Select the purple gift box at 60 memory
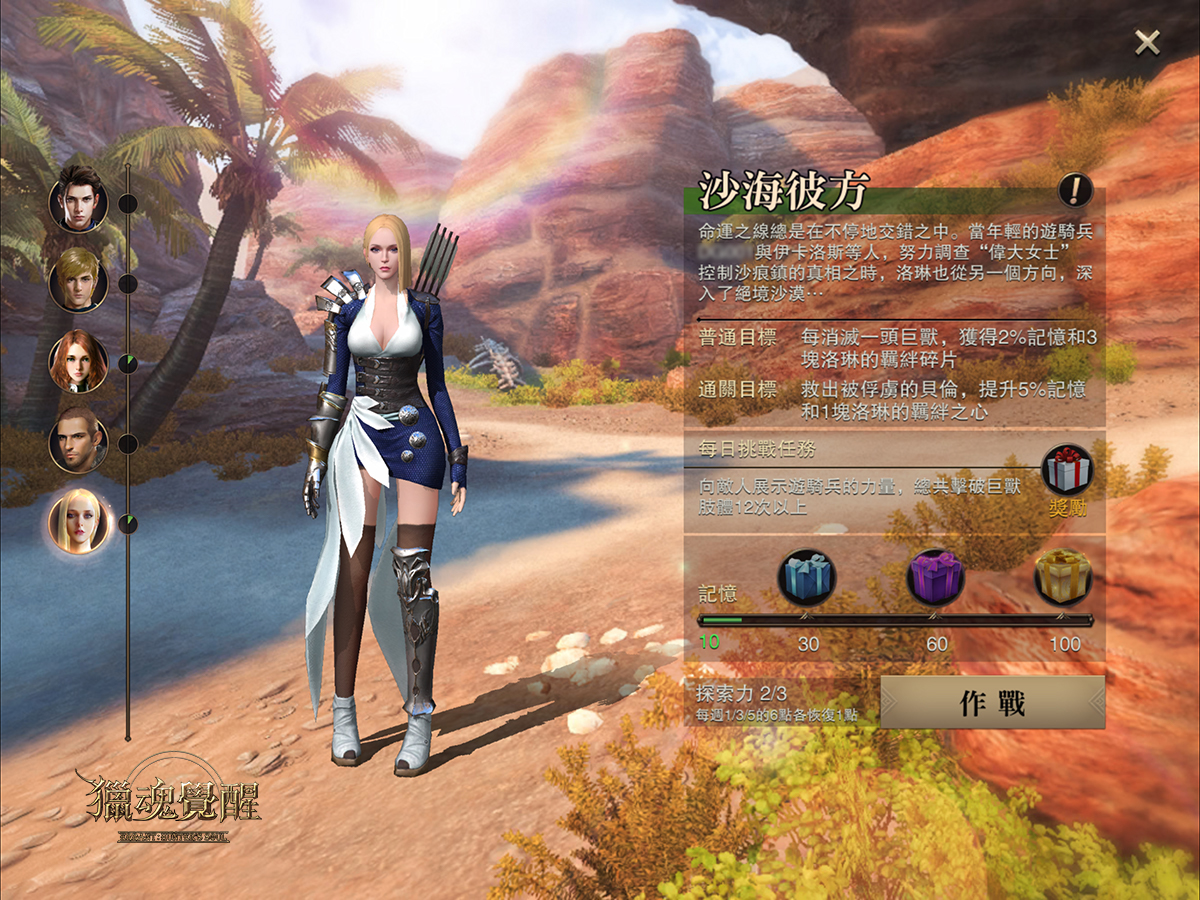Image resolution: width=1200 pixels, height=900 pixels. 935,577
